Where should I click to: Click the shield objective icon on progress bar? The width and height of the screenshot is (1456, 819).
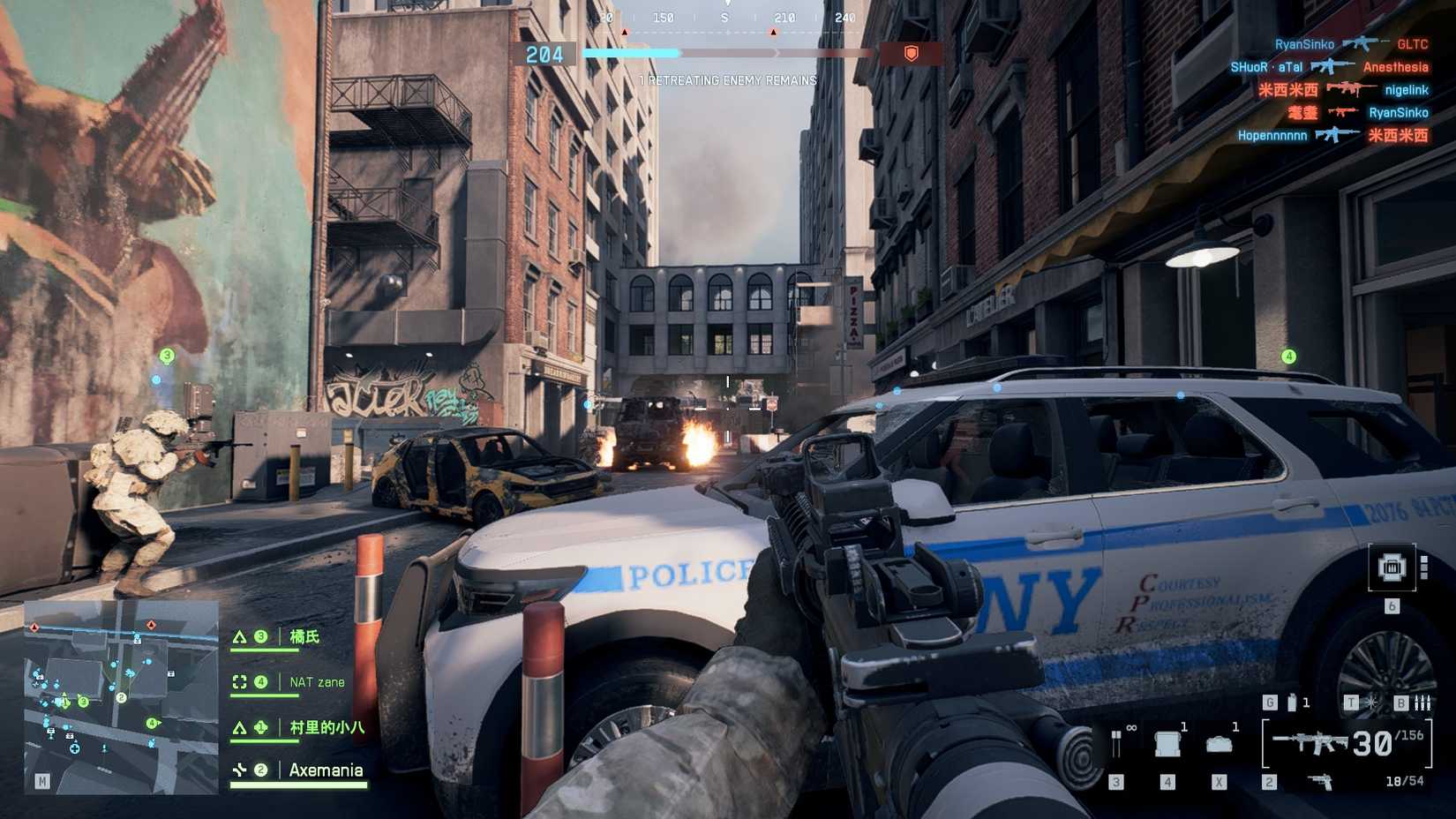click(x=911, y=54)
